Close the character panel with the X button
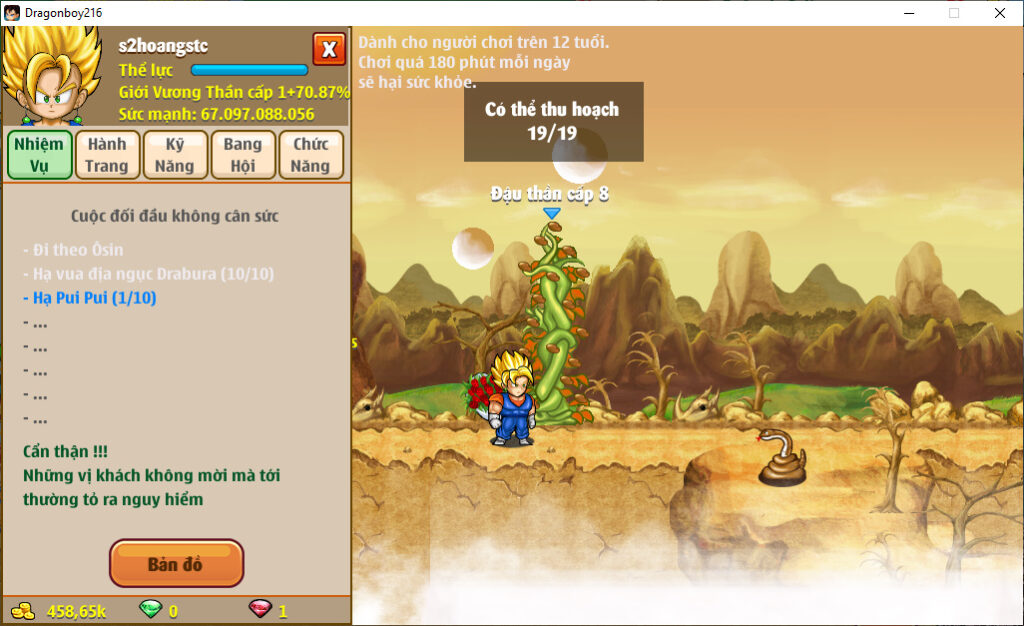The height and width of the screenshot is (626, 1024). point(329,49)
